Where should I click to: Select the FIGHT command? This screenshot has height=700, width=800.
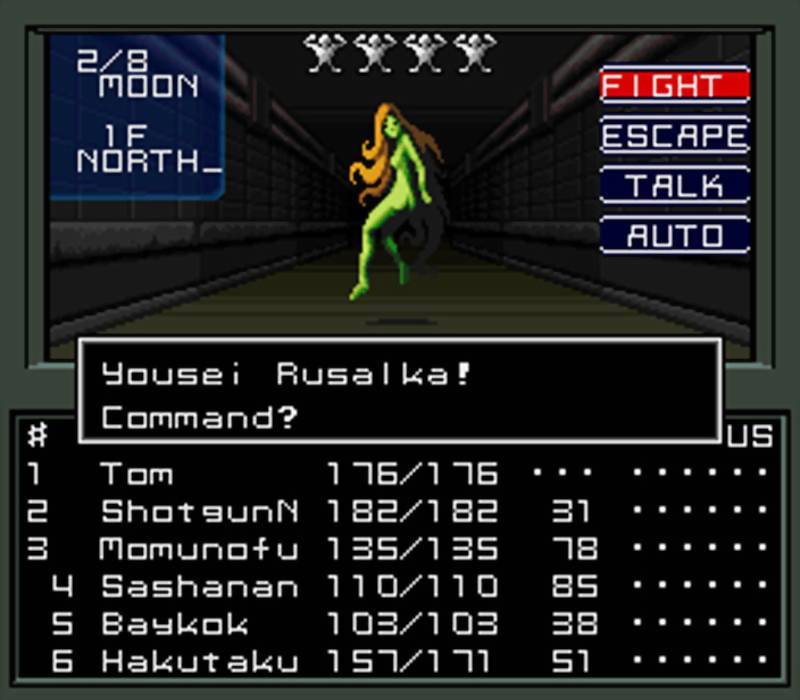(x=674, y=85)
